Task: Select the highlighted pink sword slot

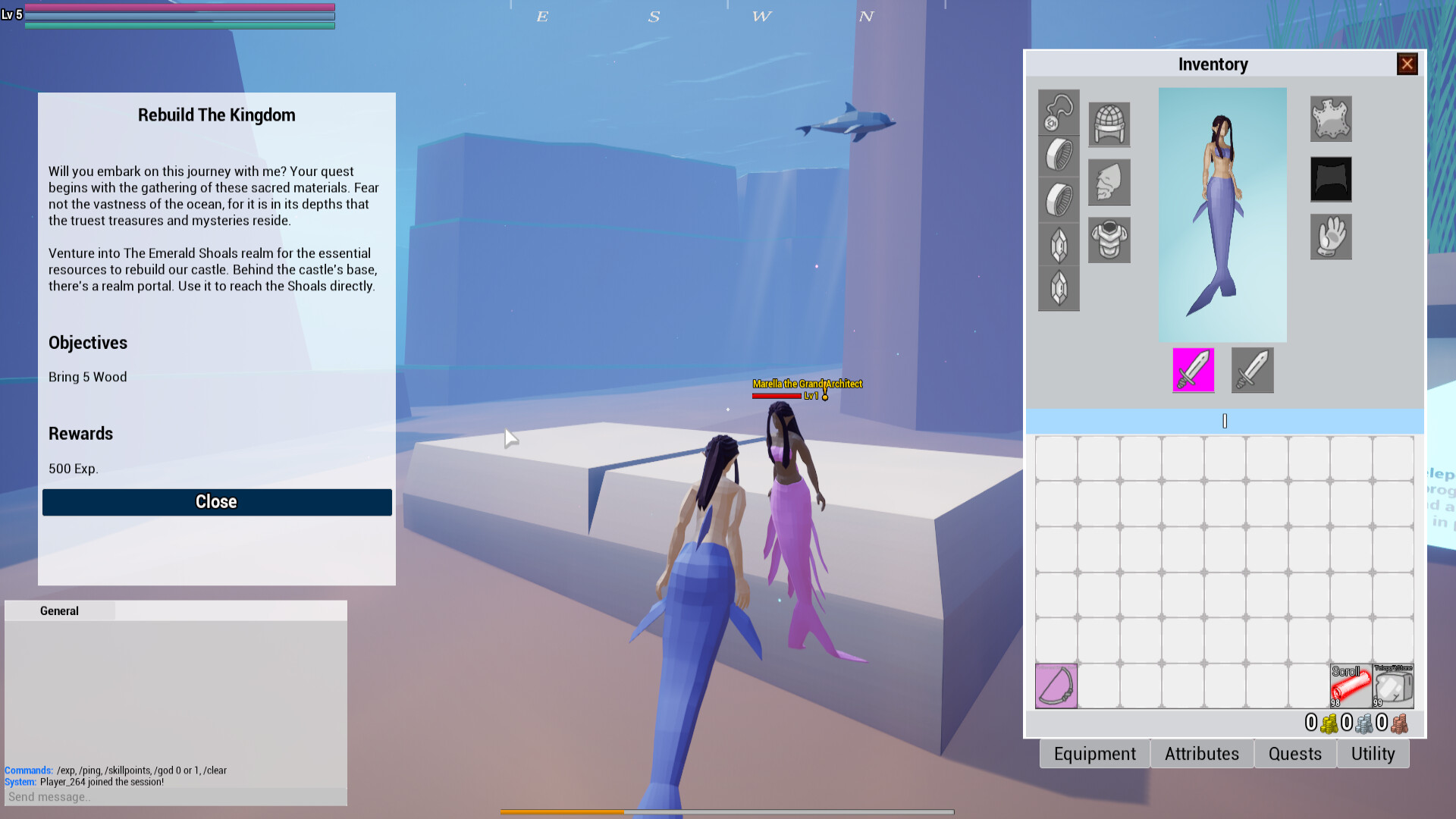Action: pos(1193,370)
